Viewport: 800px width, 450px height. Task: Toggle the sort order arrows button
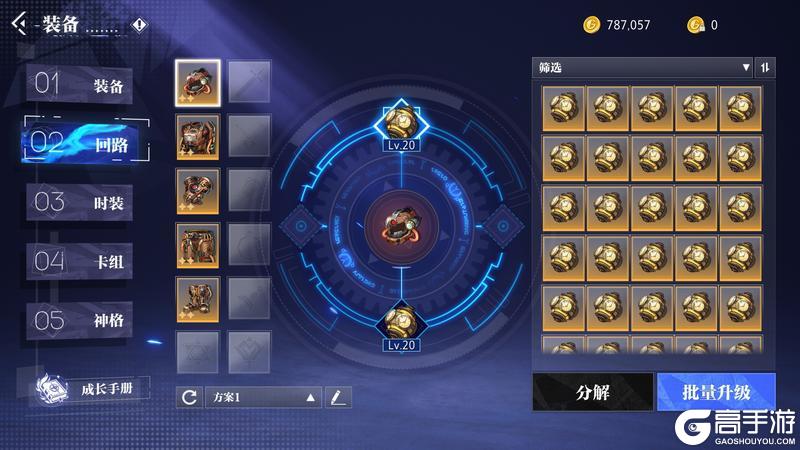766,68
